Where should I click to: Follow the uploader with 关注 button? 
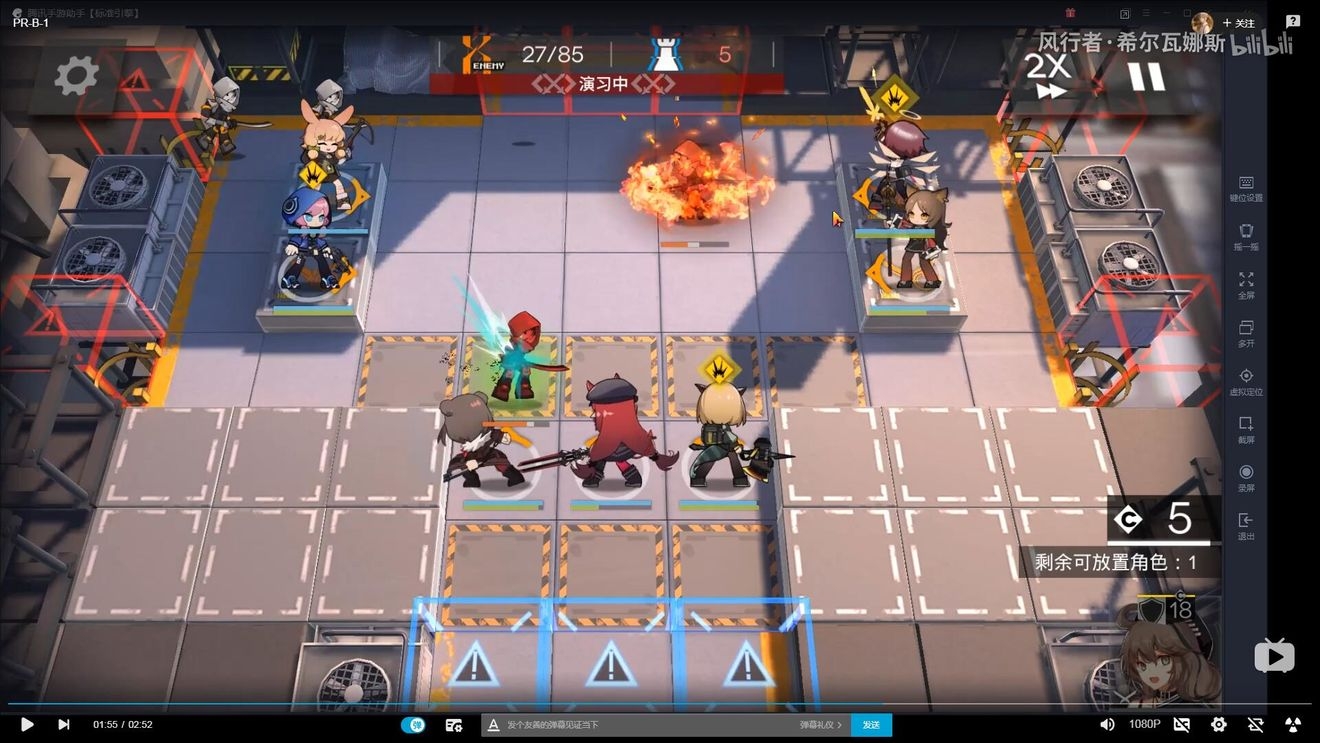click(1239, 23)
